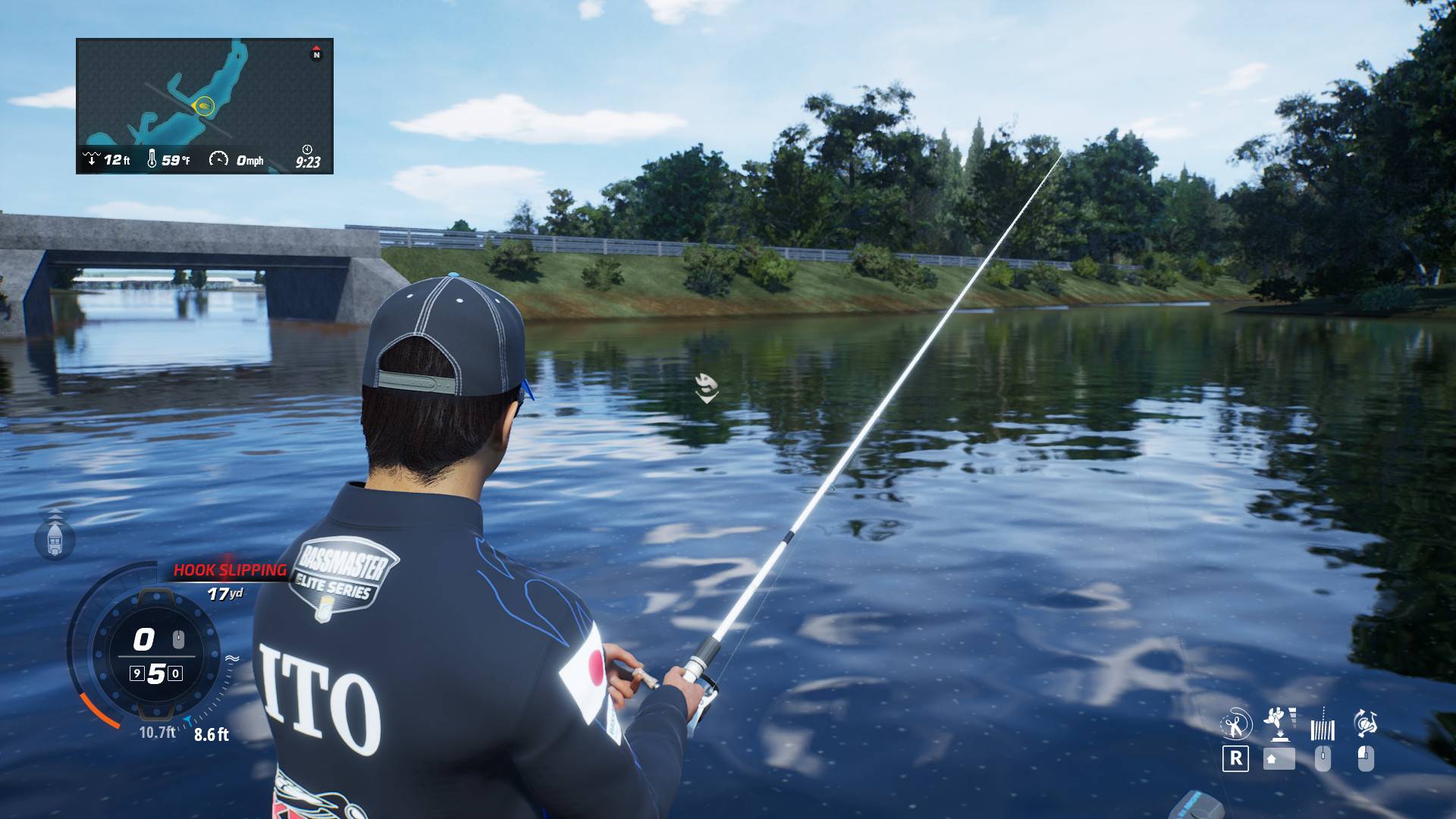Click the 8.6 ft depth marker

212,734
